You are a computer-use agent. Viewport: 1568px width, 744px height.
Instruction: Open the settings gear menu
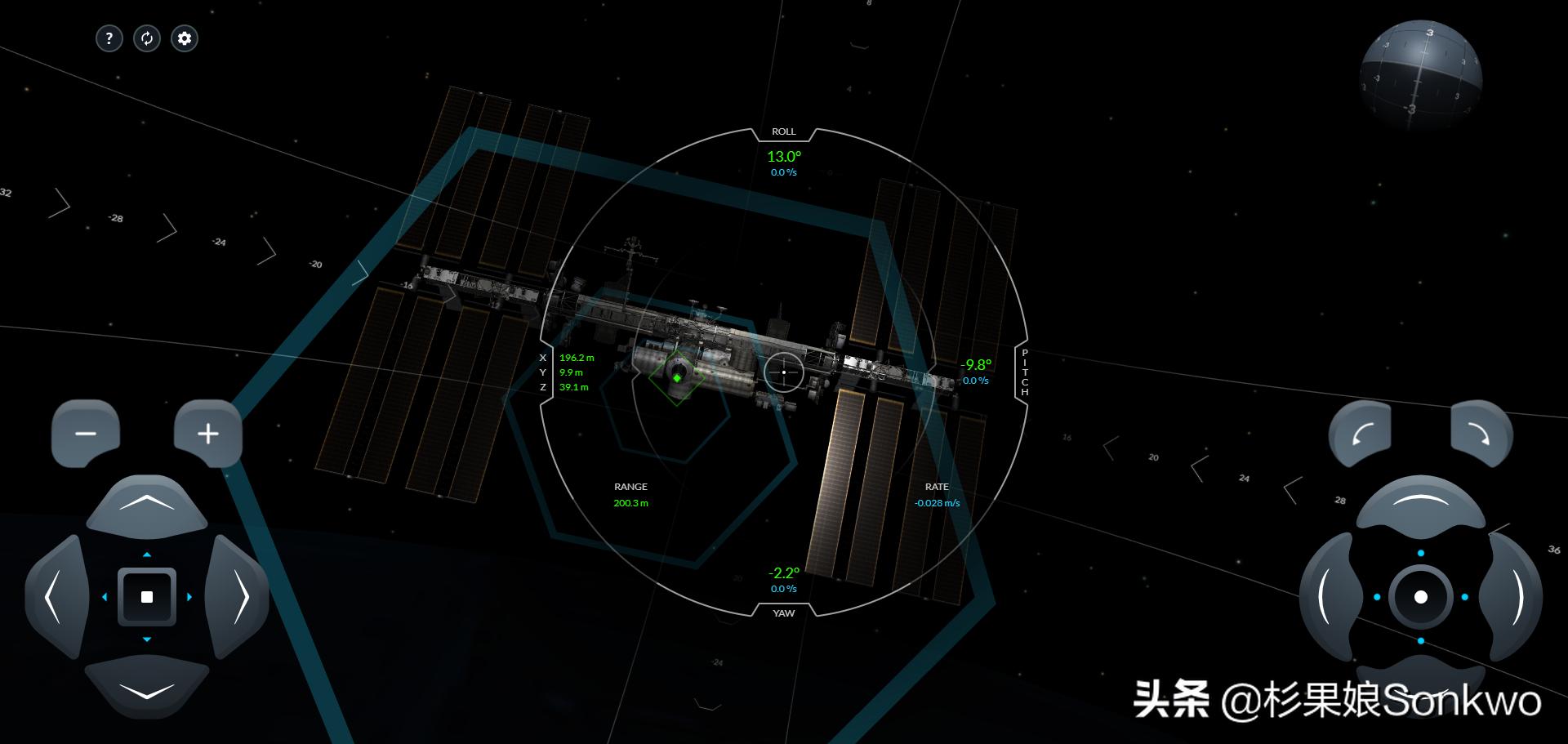[x=185, y=38]
